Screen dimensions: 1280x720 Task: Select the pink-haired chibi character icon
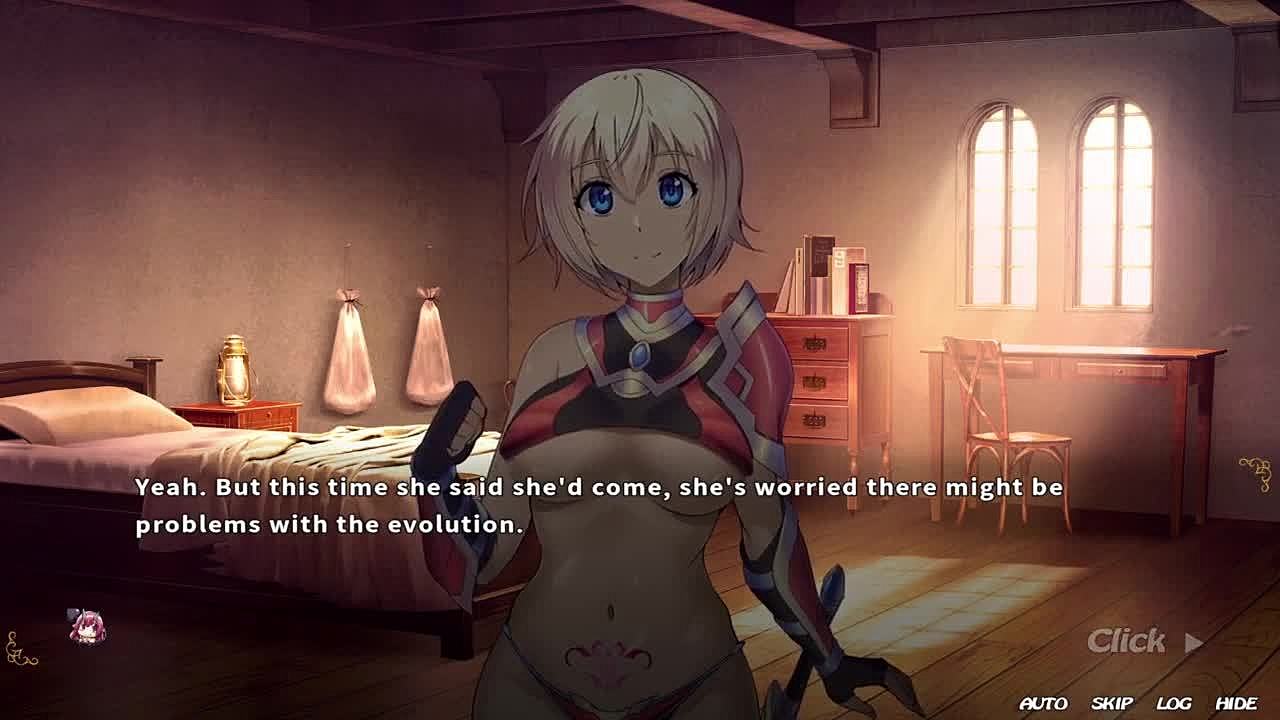[x=87, y=627]
